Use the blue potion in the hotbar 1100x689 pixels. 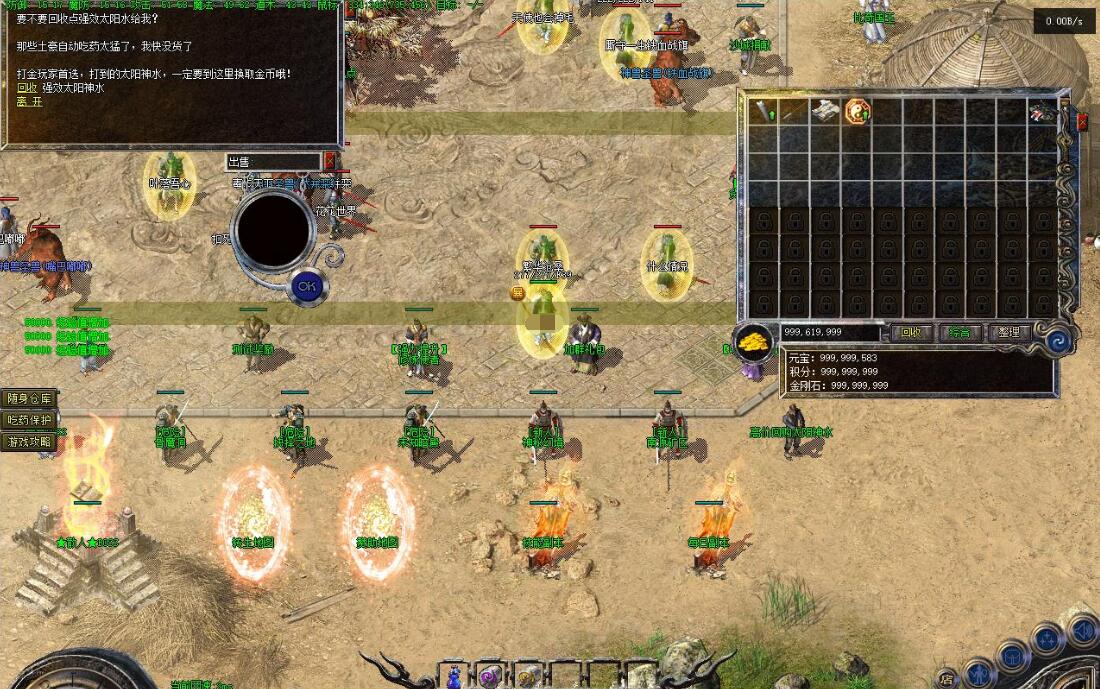click(456, 676)
